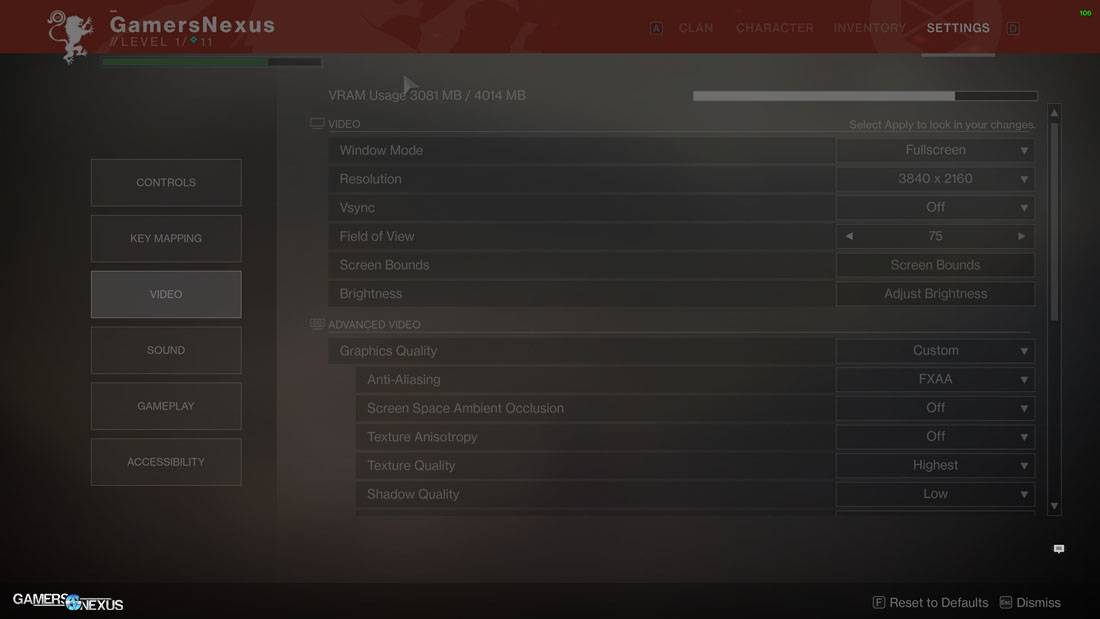Expand the Vsync dropdown
This screenshot has height=619, width=1100.
[x=935, y=208]
